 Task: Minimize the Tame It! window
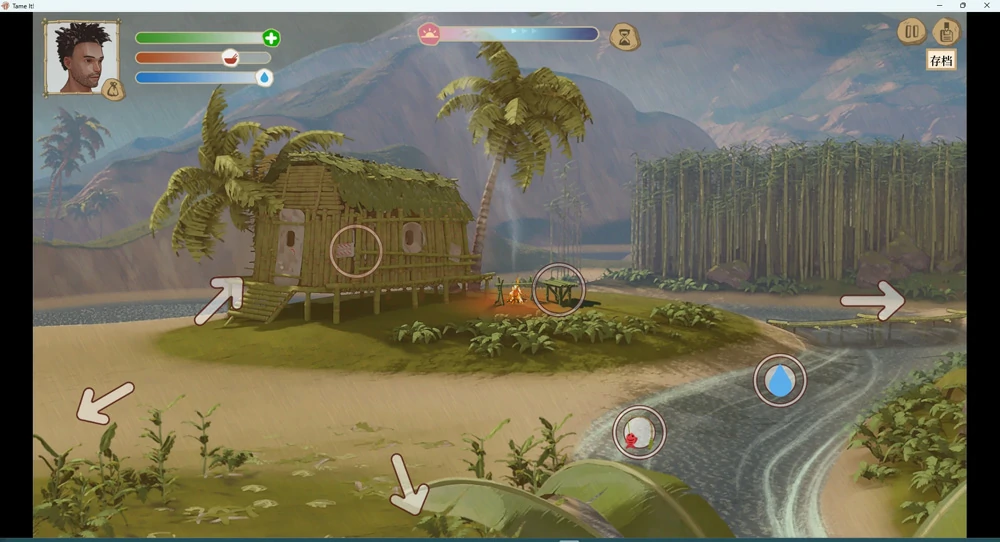[x=939, y=6]
